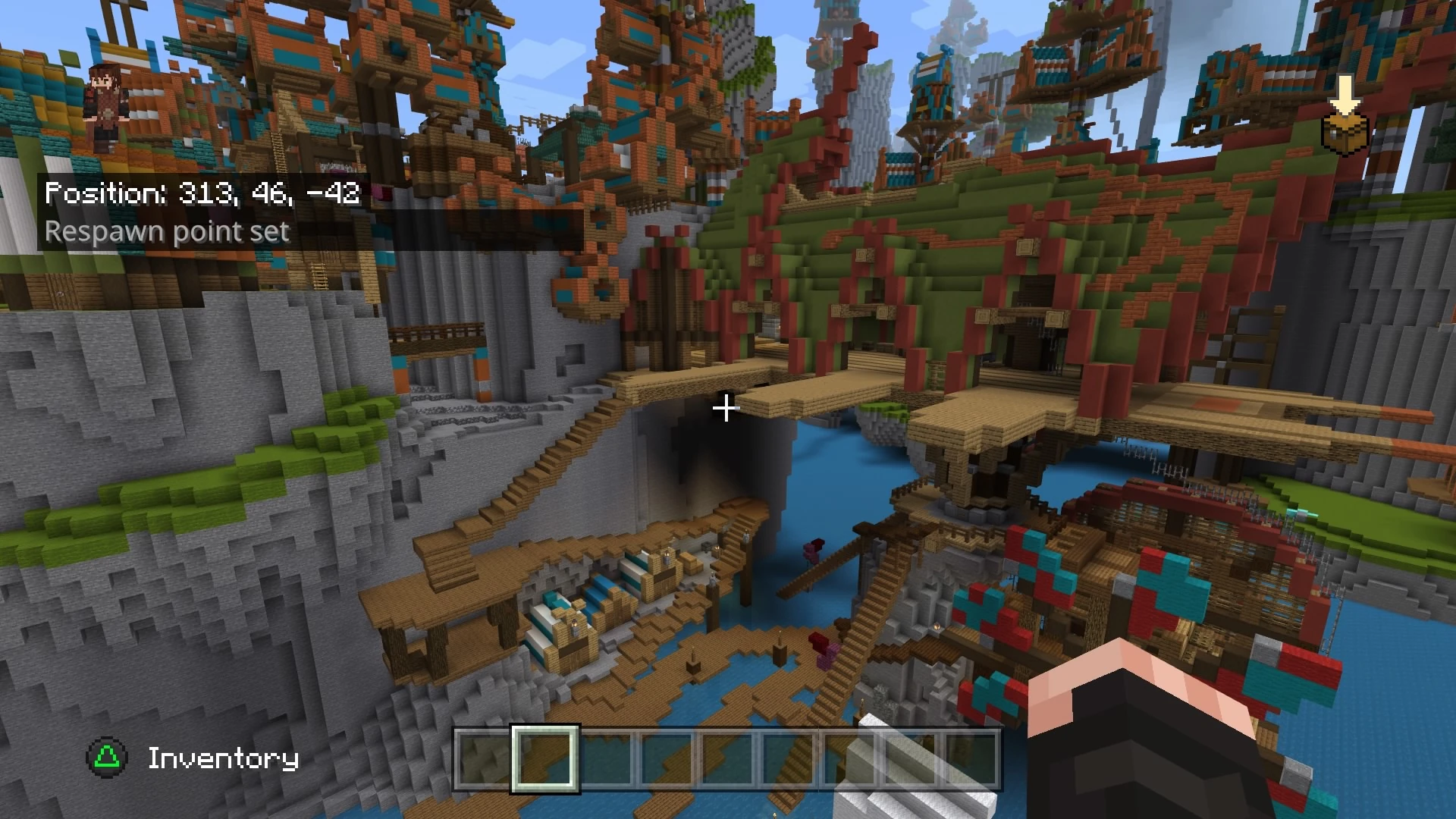Click the cream downward arrow above the locator marker
Viewport: 1456px width, 819px height.
(1344, 91)
